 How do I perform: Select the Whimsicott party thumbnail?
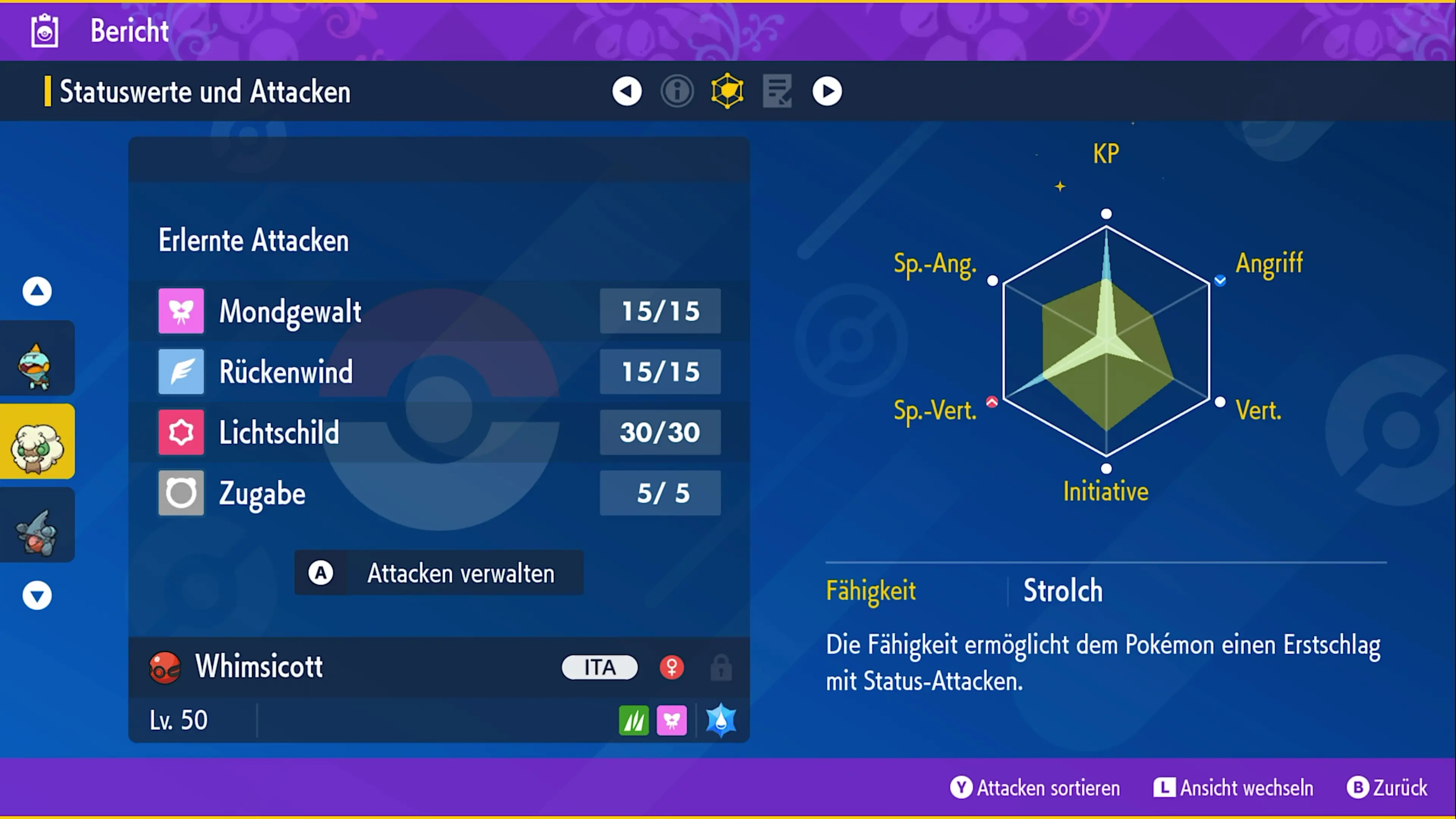click(37, 441)
